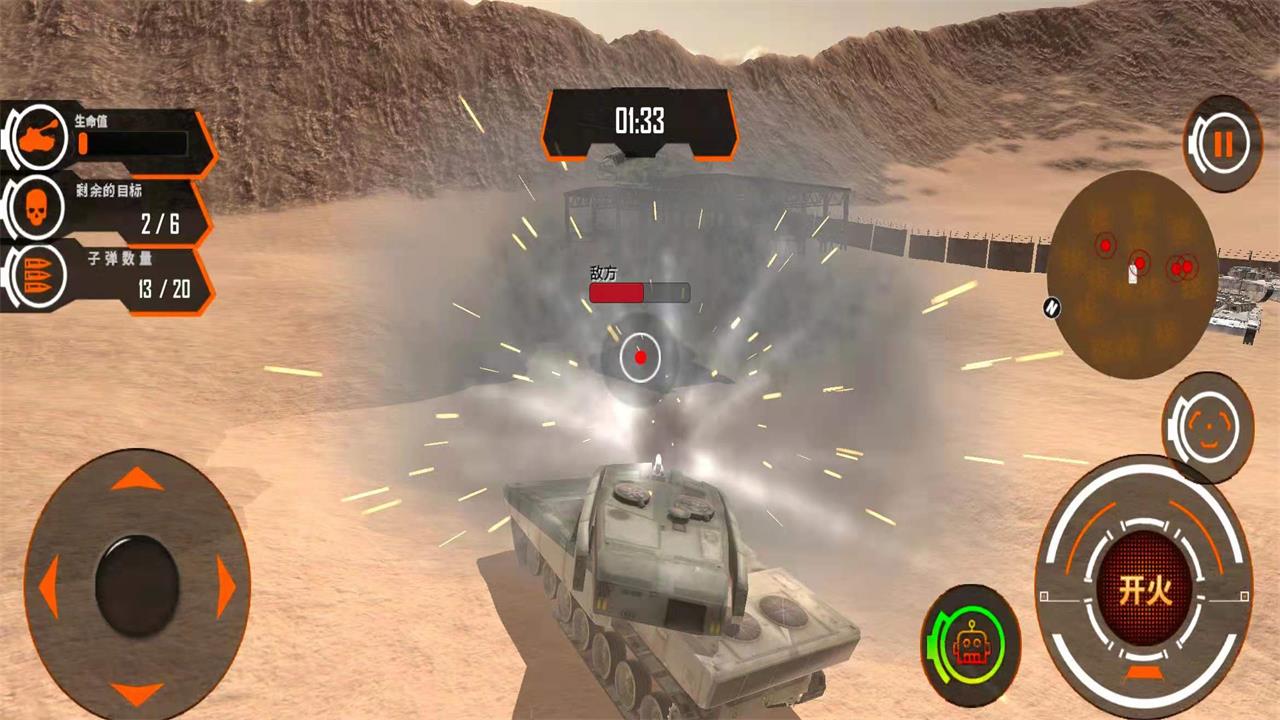The image size is (1280, 720).
Task: Turn right using the joystick right arrow
Action: click(226, 587)
